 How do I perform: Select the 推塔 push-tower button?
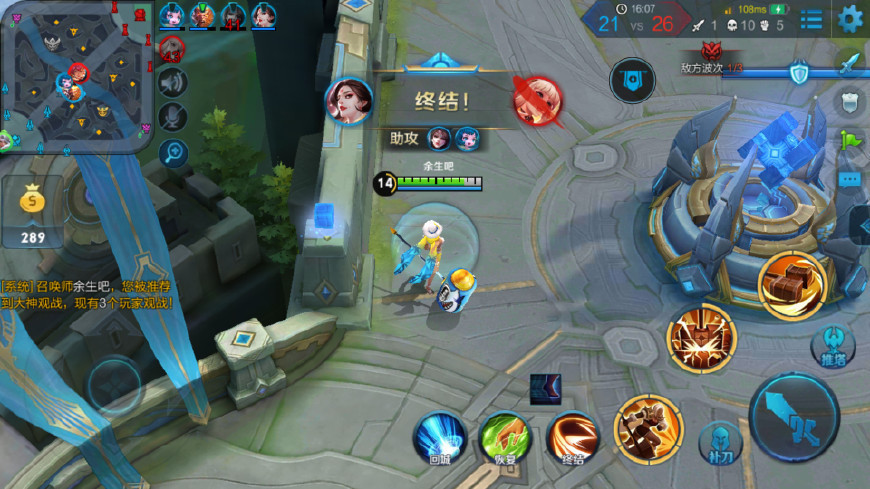(832, 344)
